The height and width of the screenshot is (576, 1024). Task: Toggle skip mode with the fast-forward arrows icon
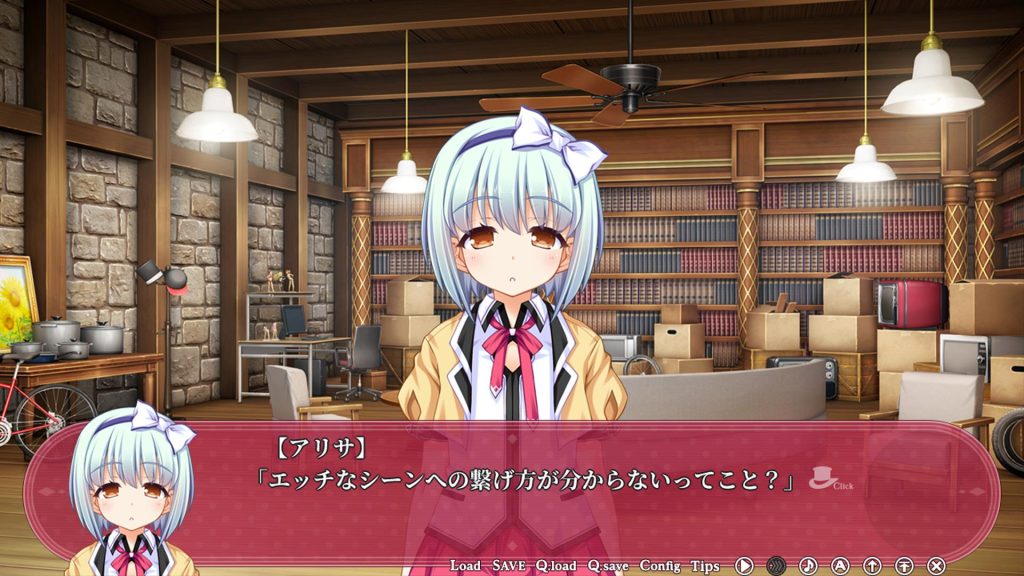click(x=776, y=566)
